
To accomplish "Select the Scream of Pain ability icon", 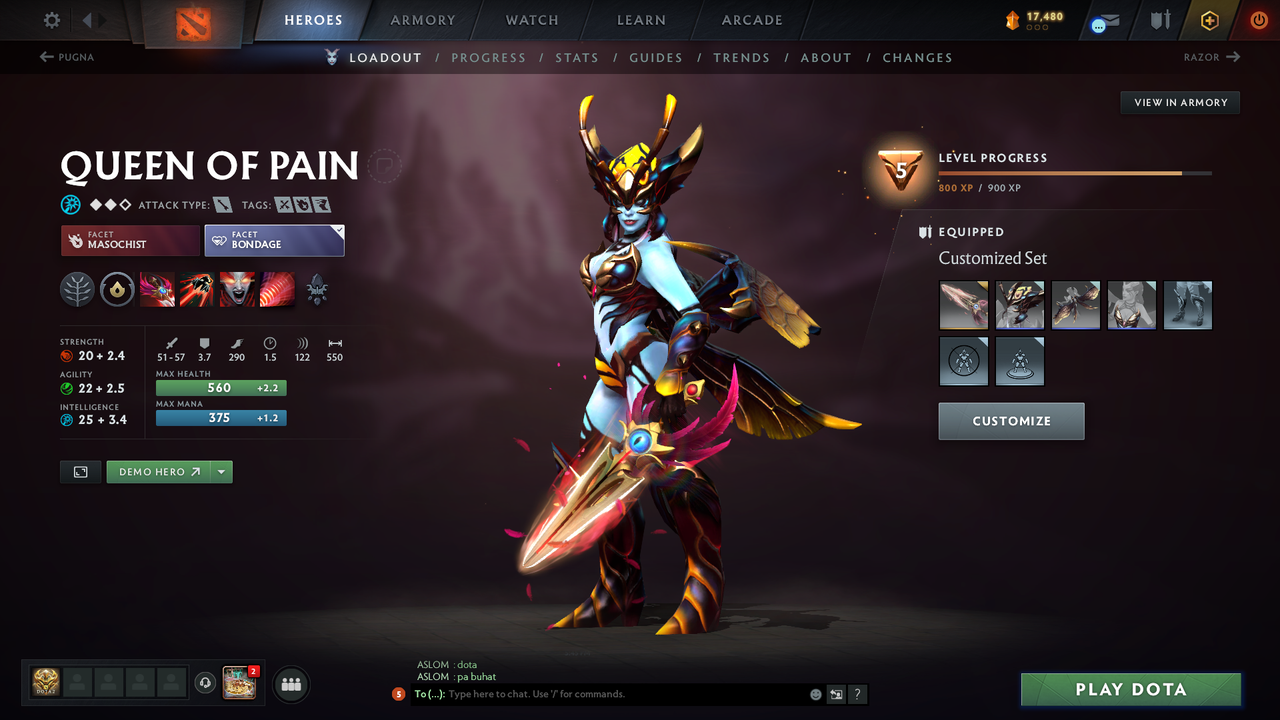I will 237,290.
